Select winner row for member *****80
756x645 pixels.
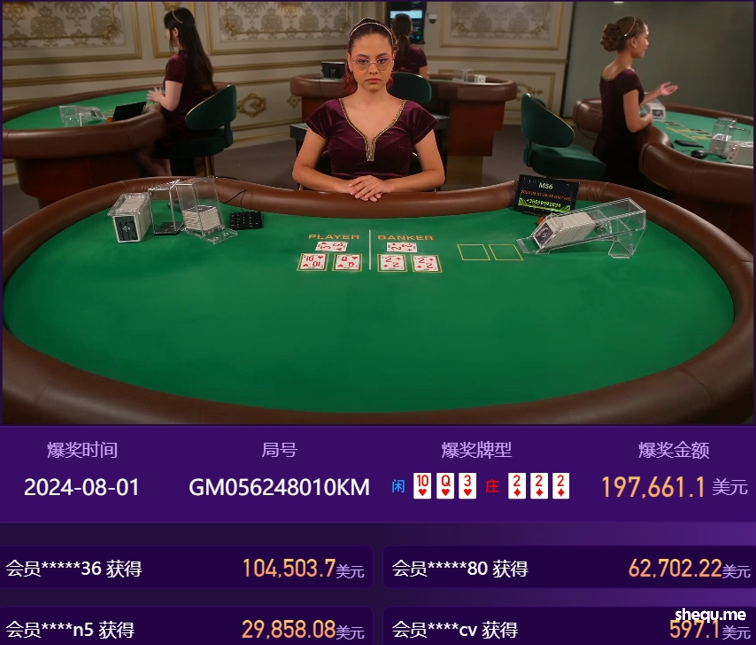(569, 569)
